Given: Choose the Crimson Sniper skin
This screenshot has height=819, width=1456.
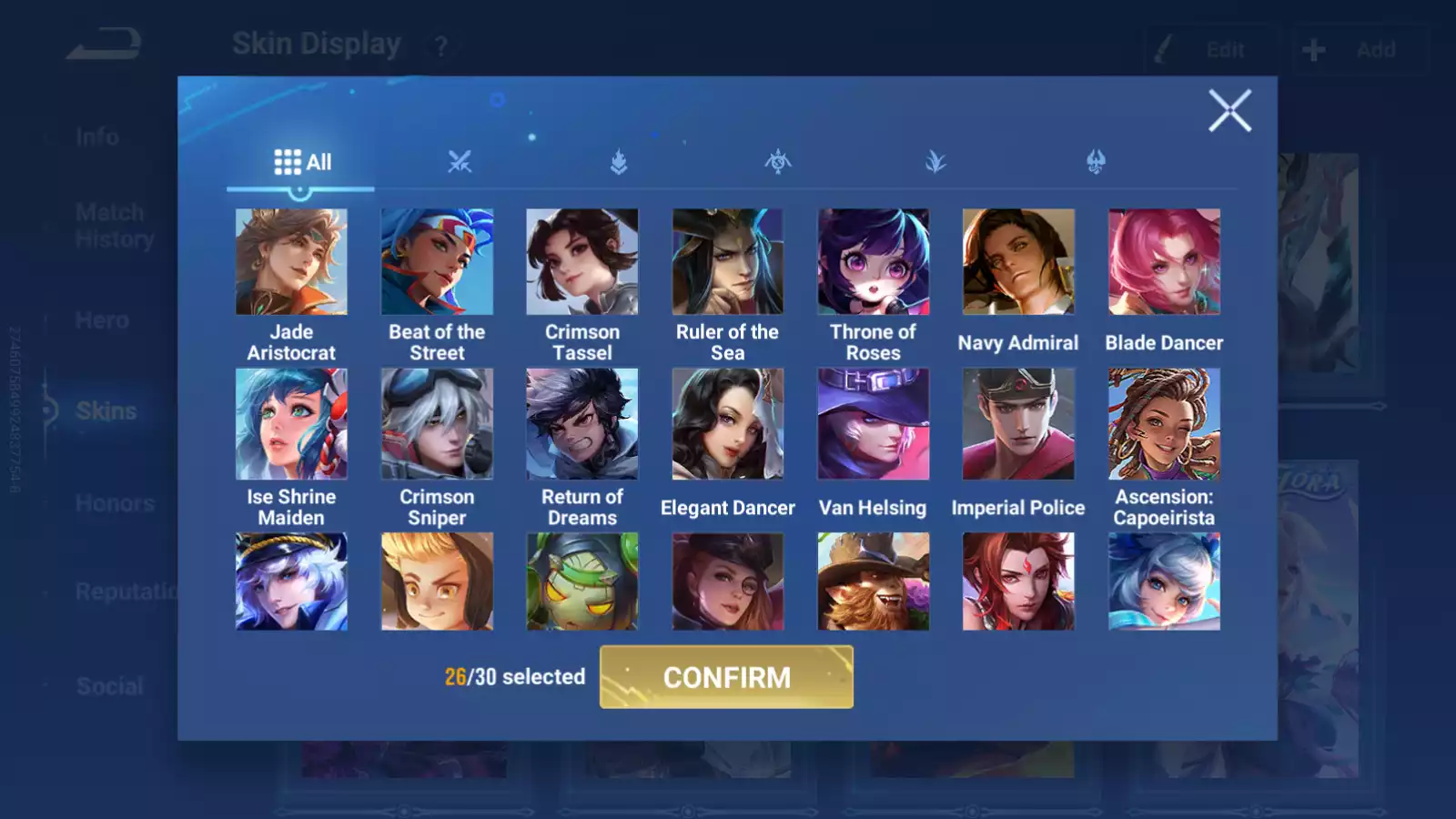Looking at the screenshot, I should pyautogui.click(x=437, y=424).
